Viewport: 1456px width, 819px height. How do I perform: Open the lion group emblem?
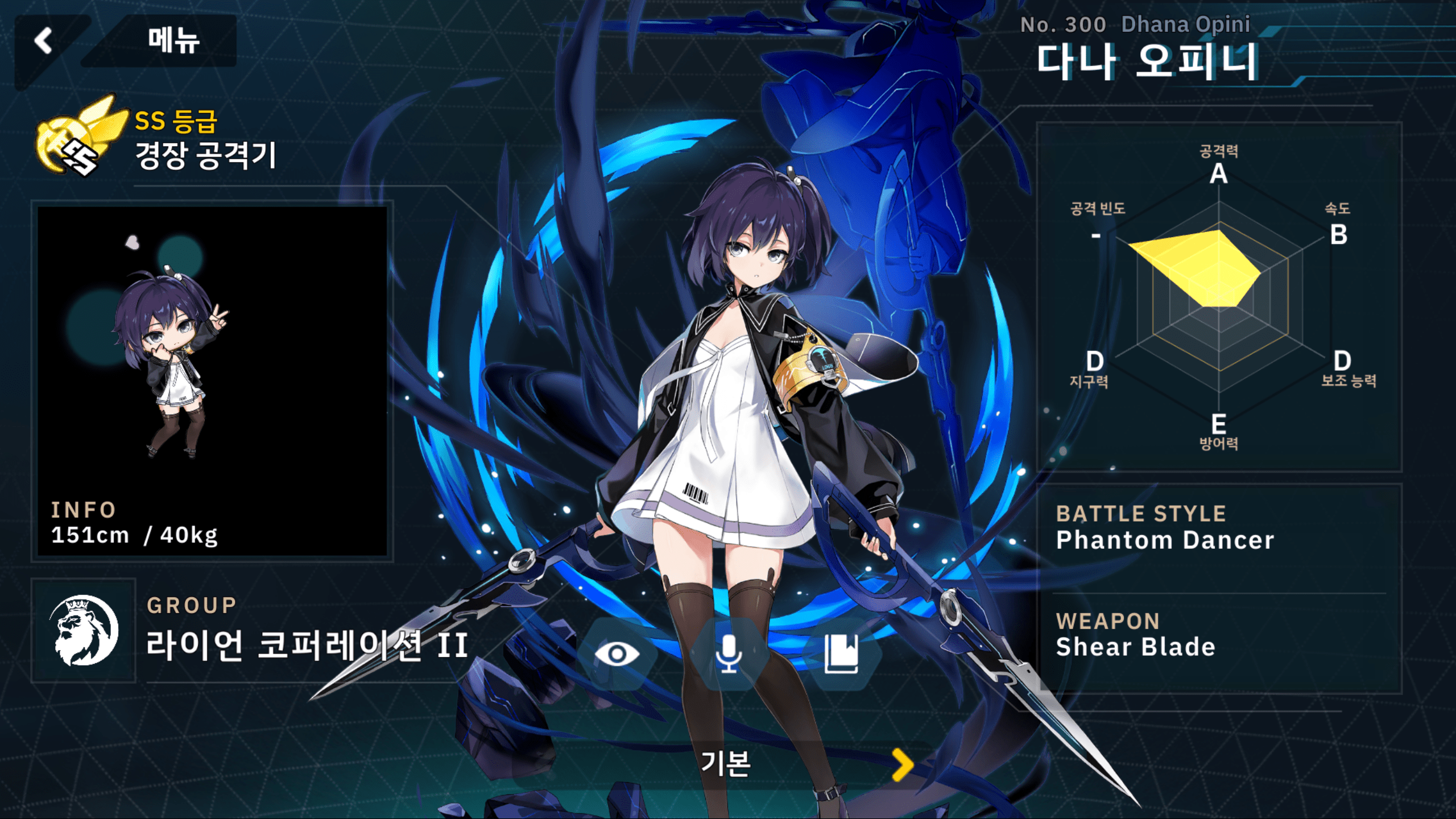(x=84, y=631)
